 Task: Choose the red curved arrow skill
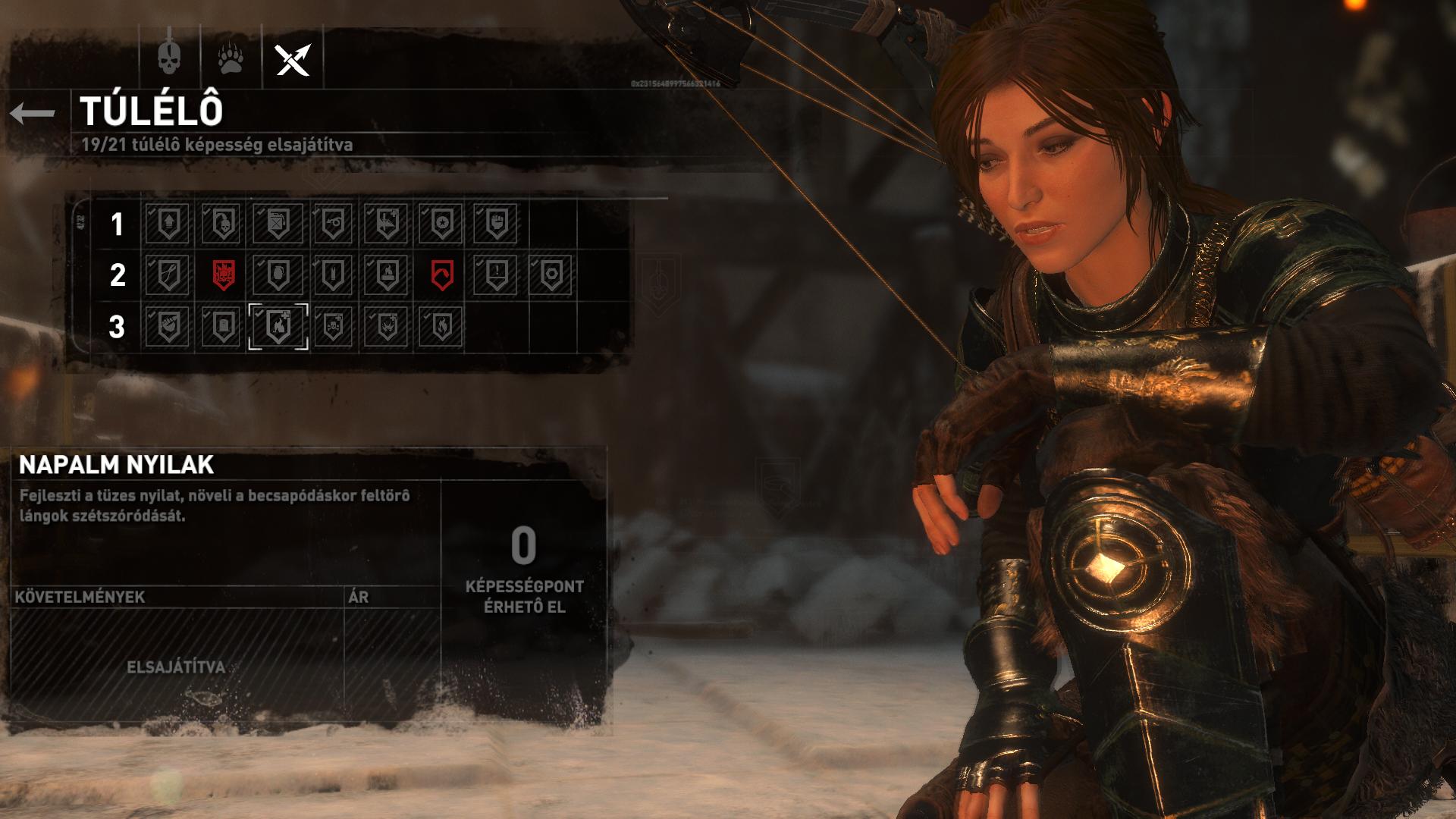[441, 275]
